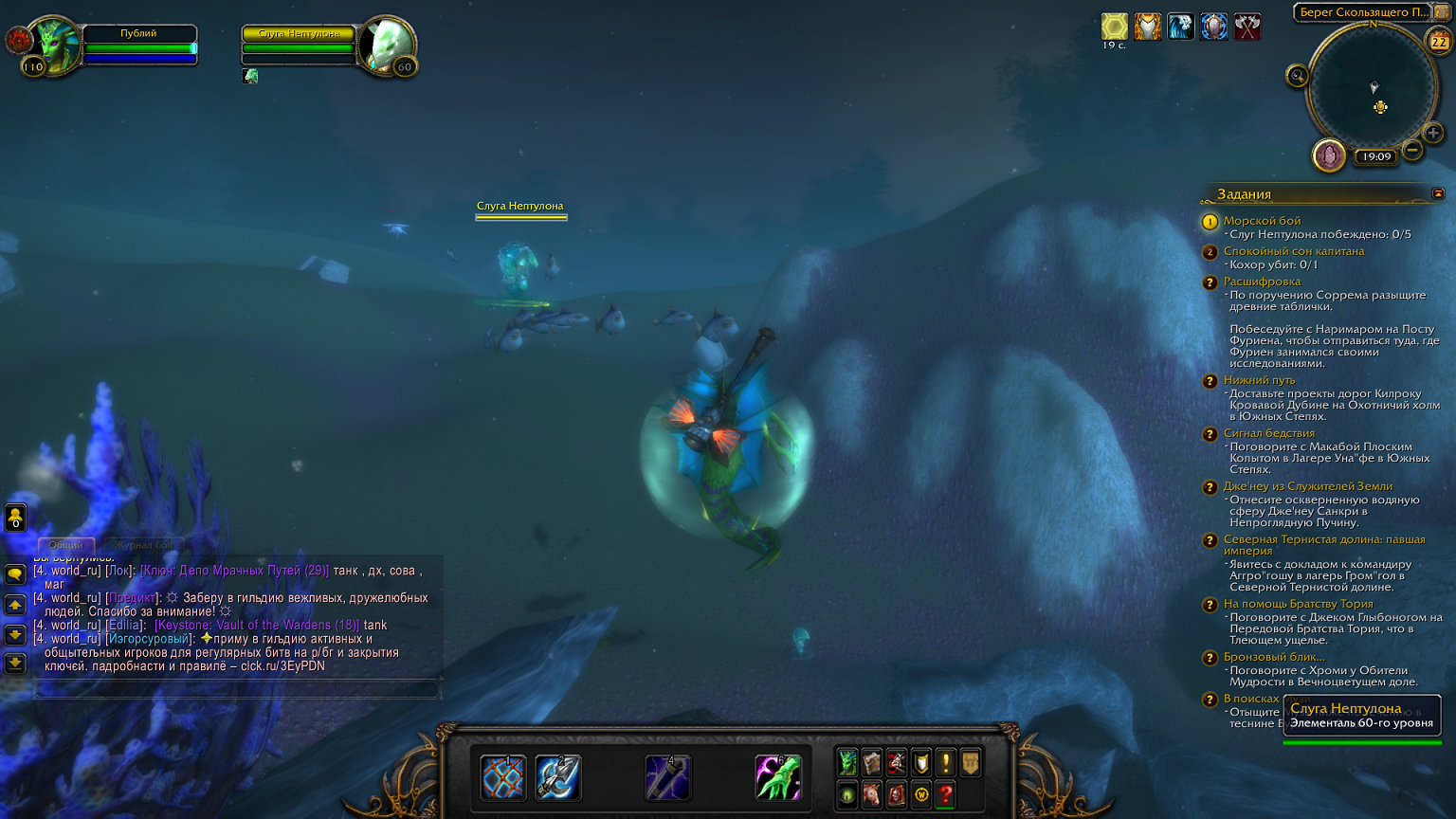Collapse the Задания quest tracker
Screen dimensions: 1456x819
[x=1438, y=193]
